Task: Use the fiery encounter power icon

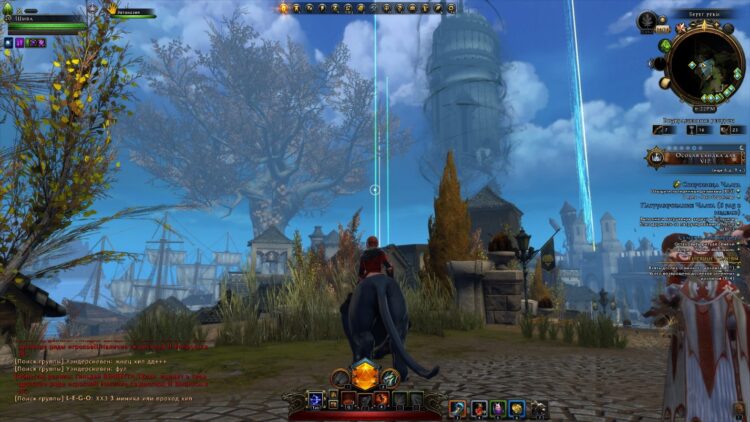Action: 381,399
